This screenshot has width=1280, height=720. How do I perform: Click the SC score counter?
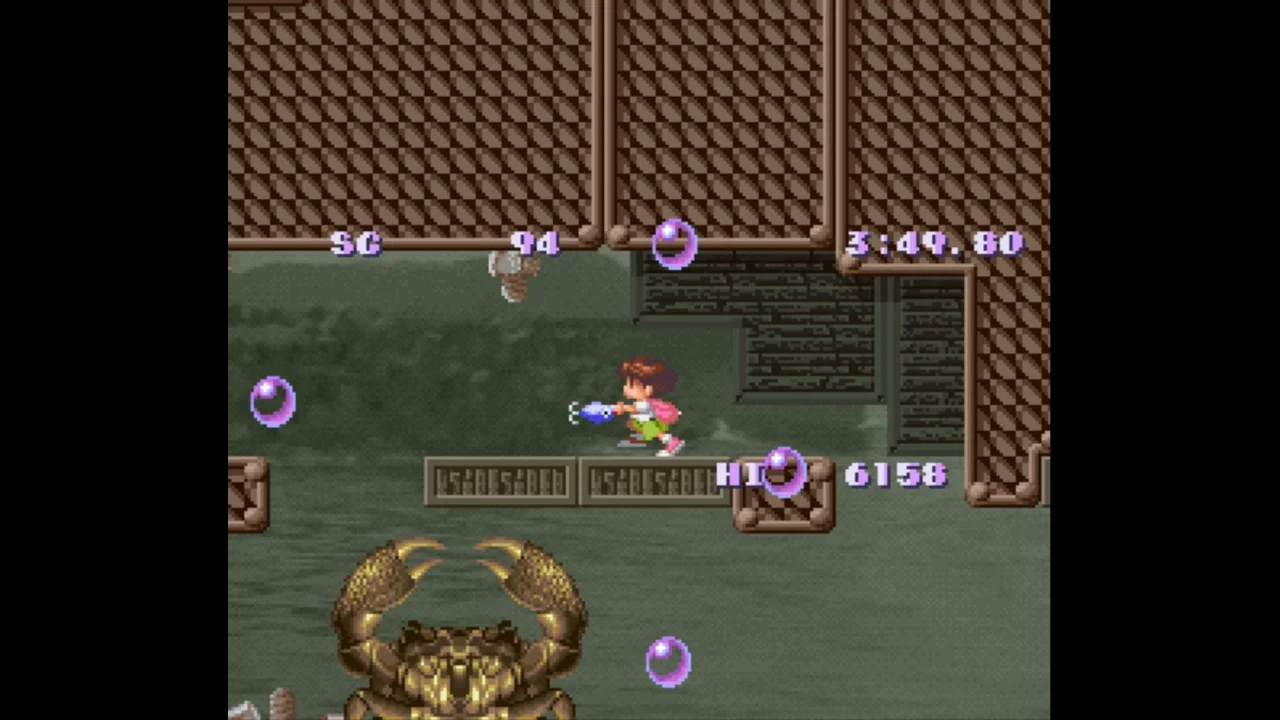coord(357,243)
